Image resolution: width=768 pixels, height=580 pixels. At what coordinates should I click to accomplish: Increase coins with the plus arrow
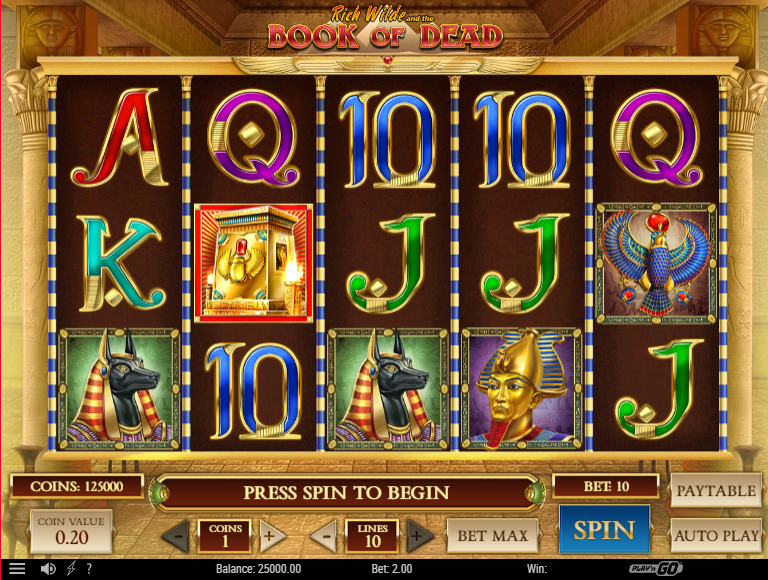click(x=268, y=535)
